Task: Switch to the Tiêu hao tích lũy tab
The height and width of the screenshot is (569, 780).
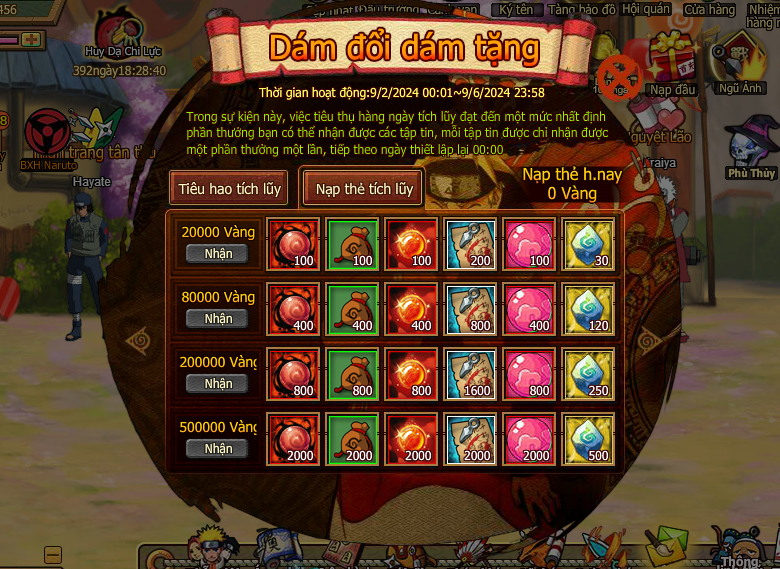Action: (230, 188)
